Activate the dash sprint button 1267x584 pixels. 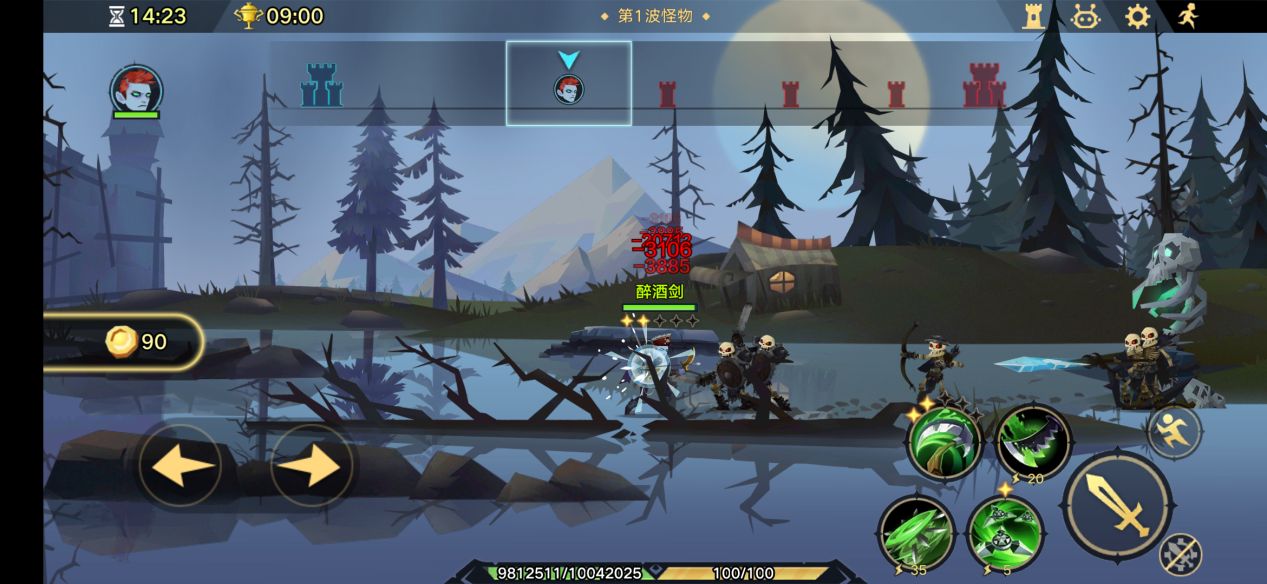[1174, 432]
